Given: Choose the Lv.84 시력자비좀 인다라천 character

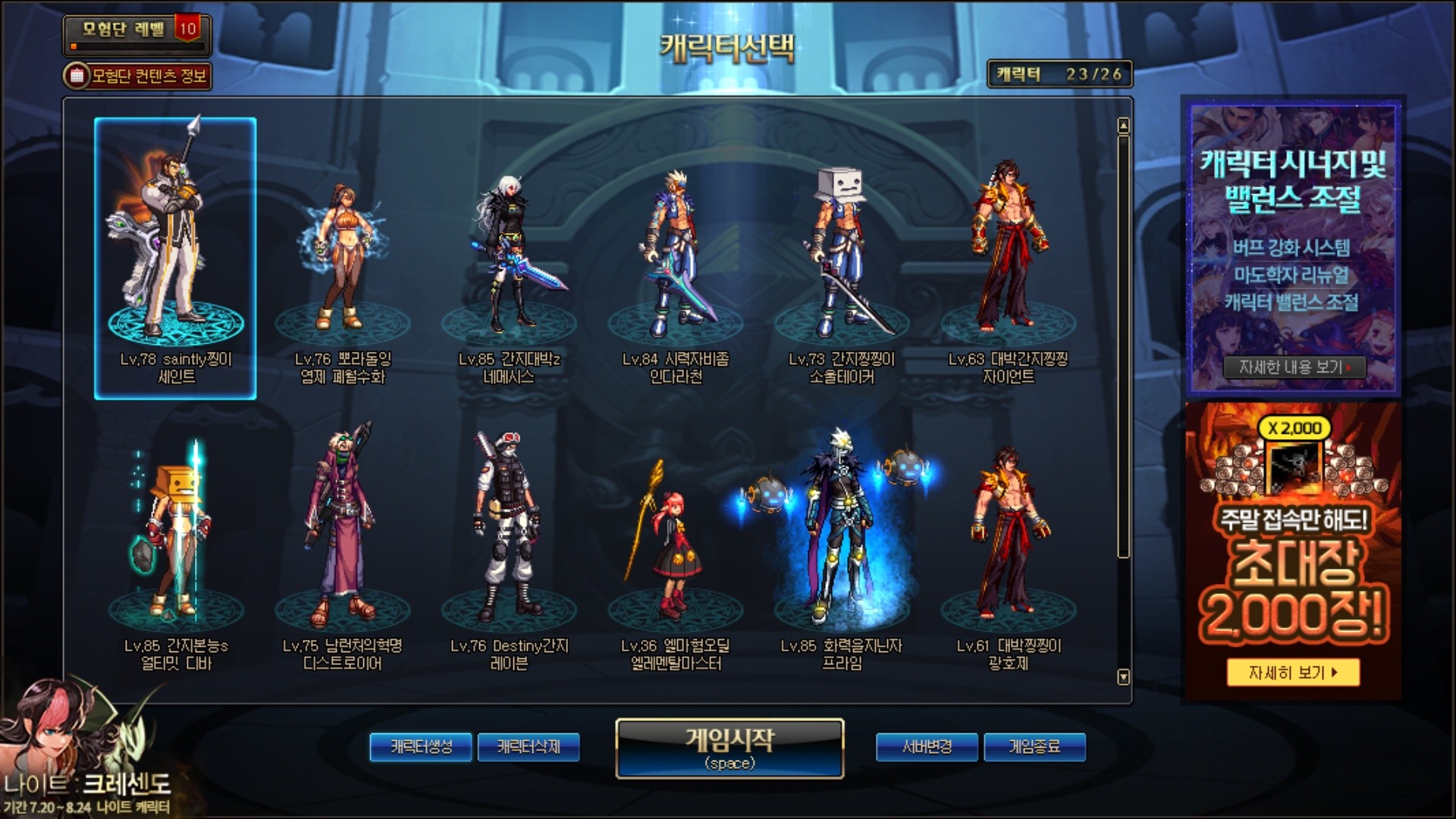Looking at the screenshot, I should click(676, 258).
